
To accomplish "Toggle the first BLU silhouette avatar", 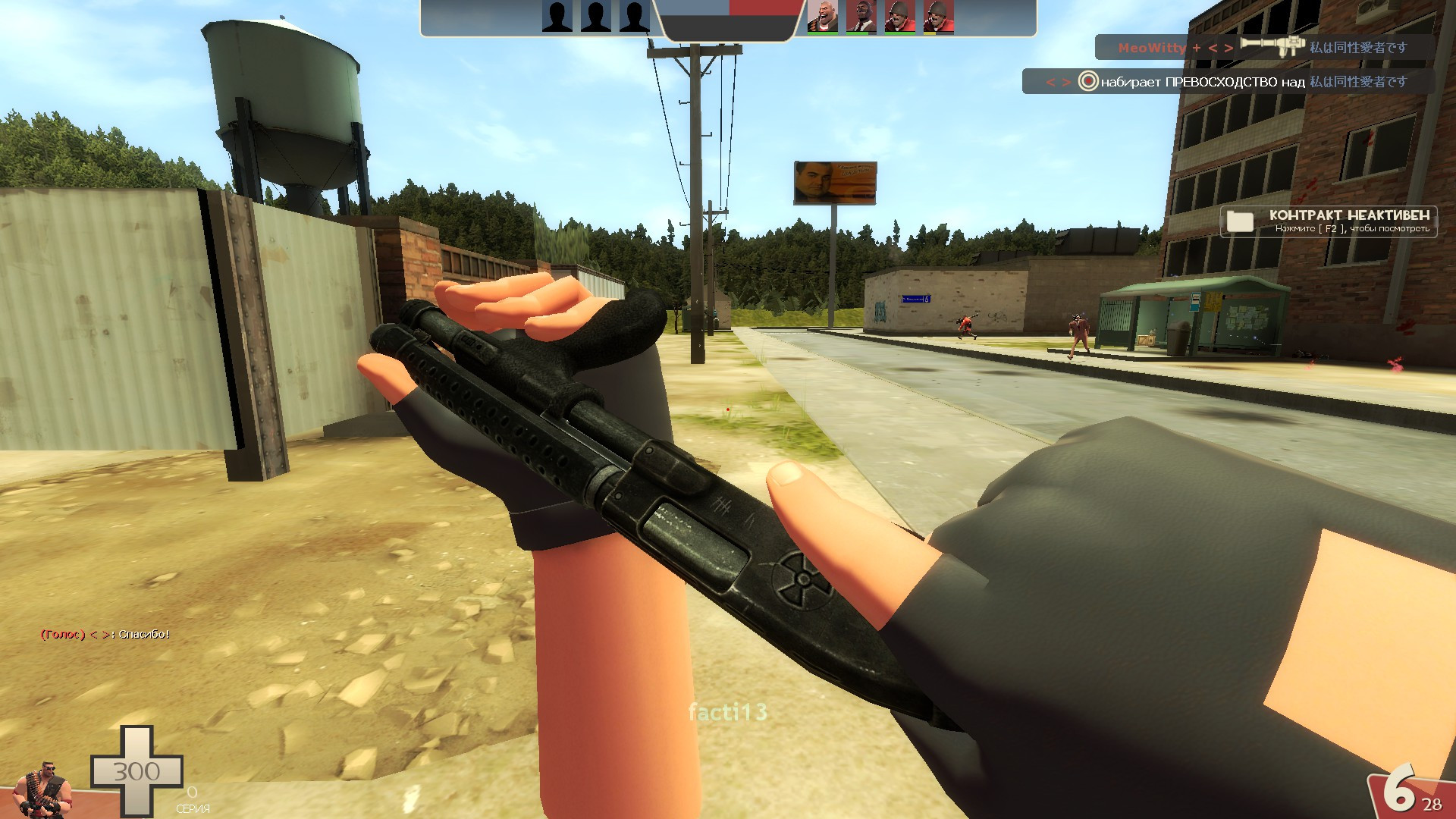I will (x=557, y=17).
